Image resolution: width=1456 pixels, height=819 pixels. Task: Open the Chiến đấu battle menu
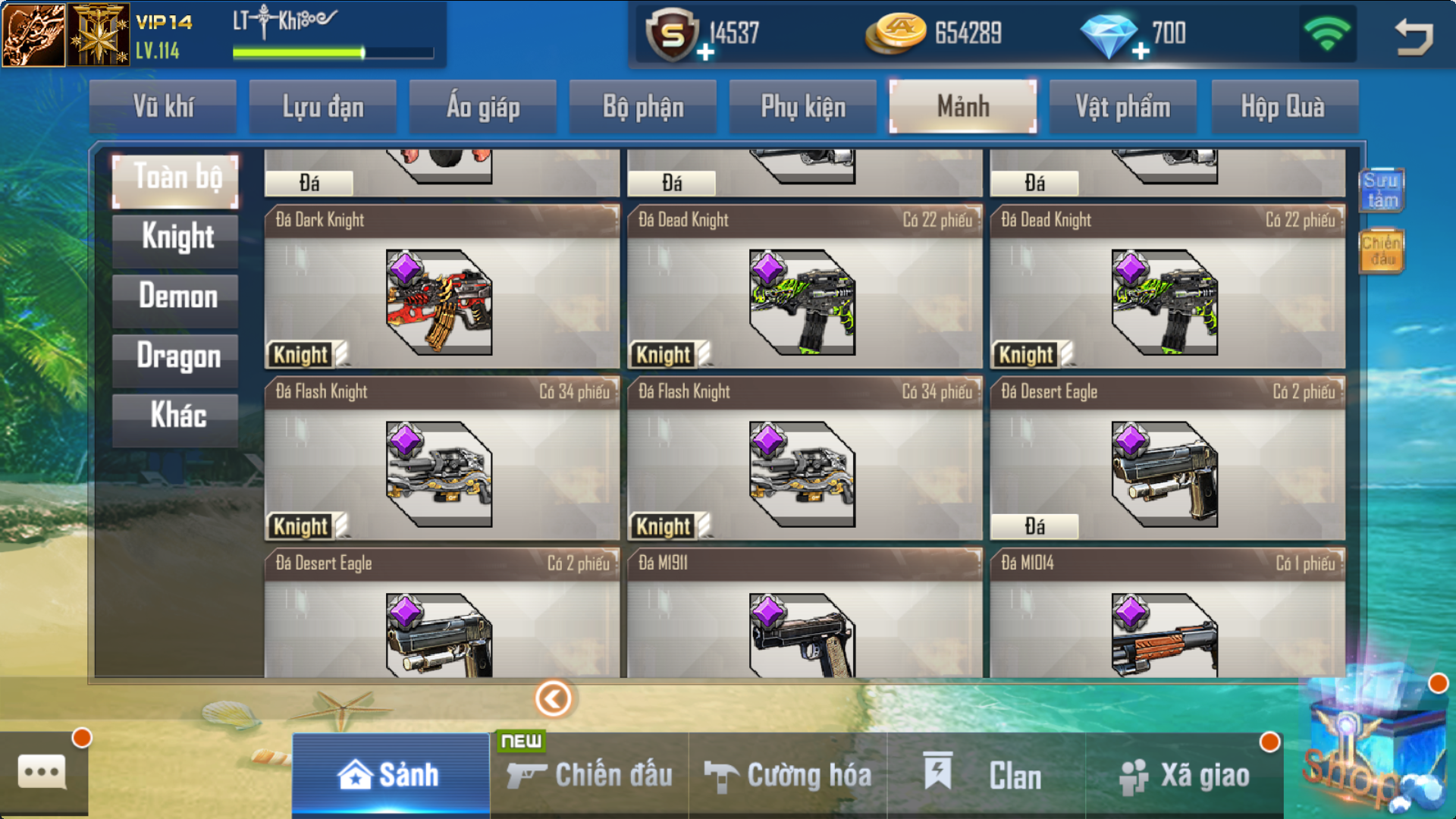point(589,775)
